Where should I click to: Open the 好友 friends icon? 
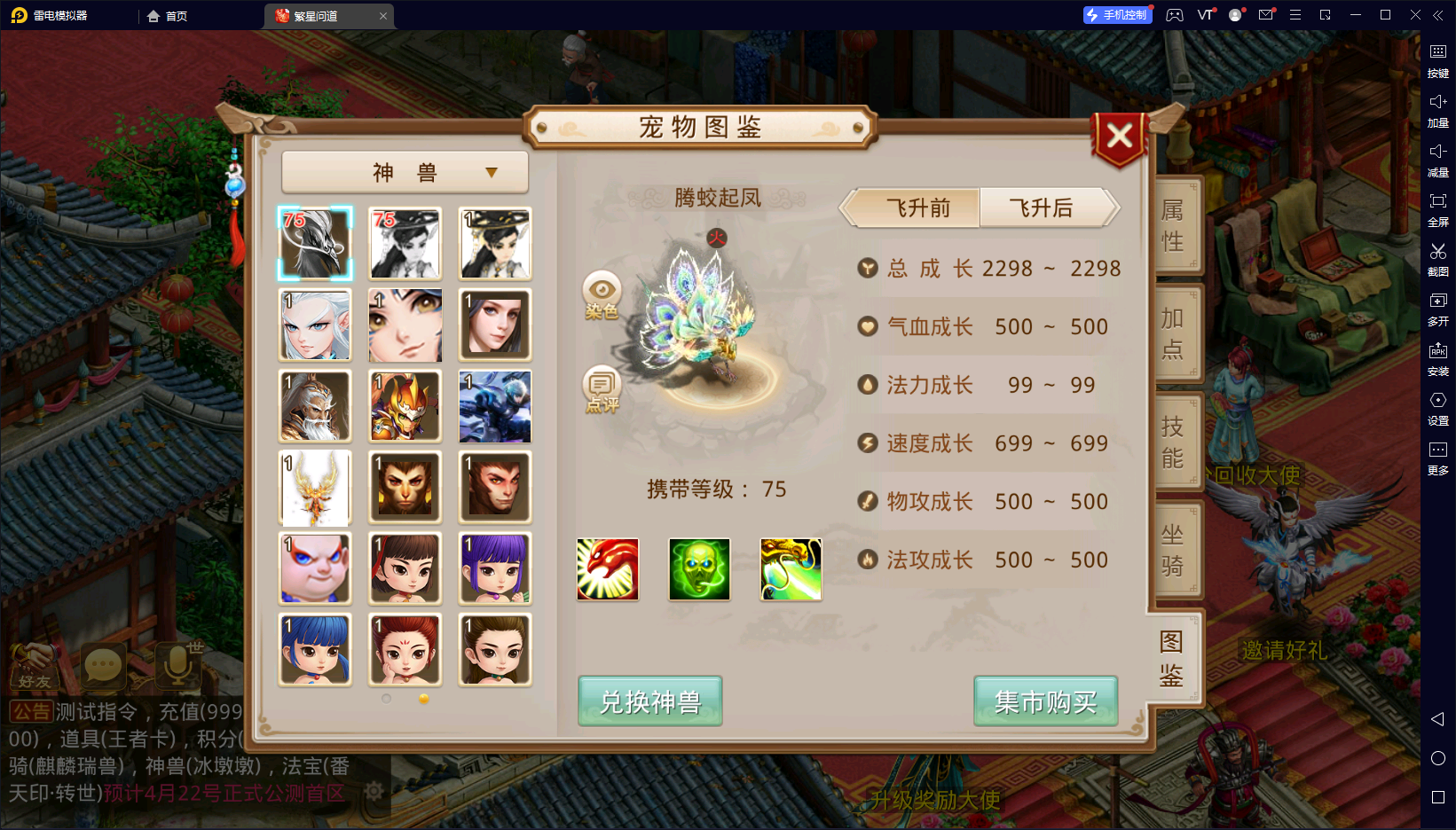[35, 667]
